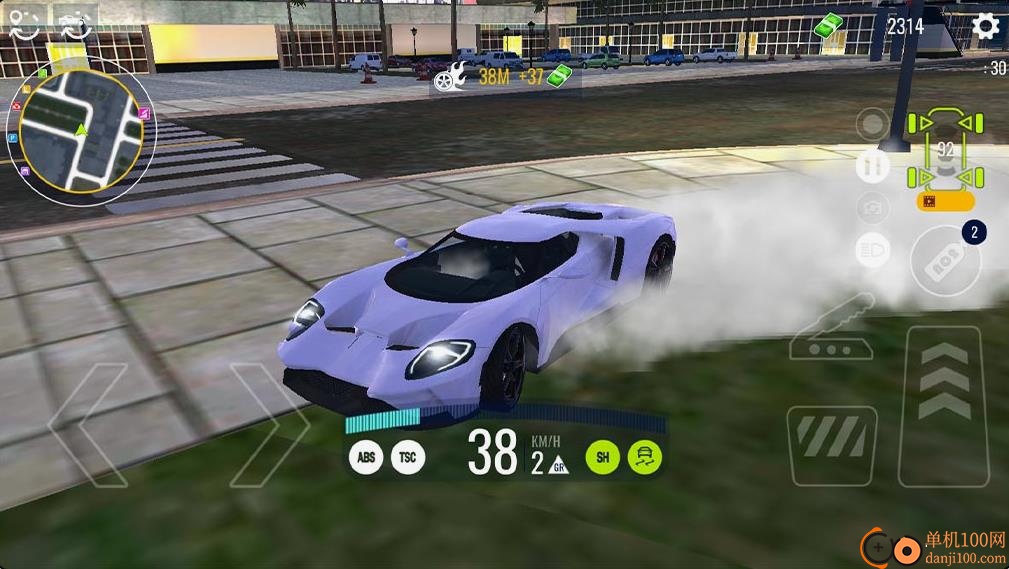Apply the striped brake pedal
Screen dimensions: 1009x569
click(832, 443)
